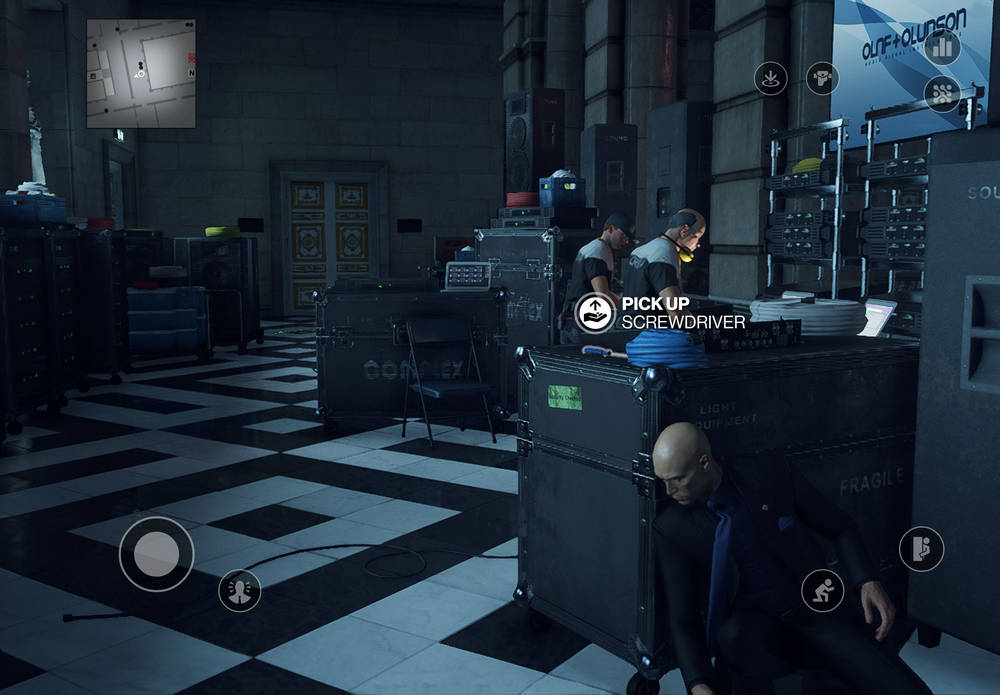Viewport: 1000px width, 695px height.
Task: Tap the Pick Up Screwdriver prompt icon
Action: [x=595, y=313]
